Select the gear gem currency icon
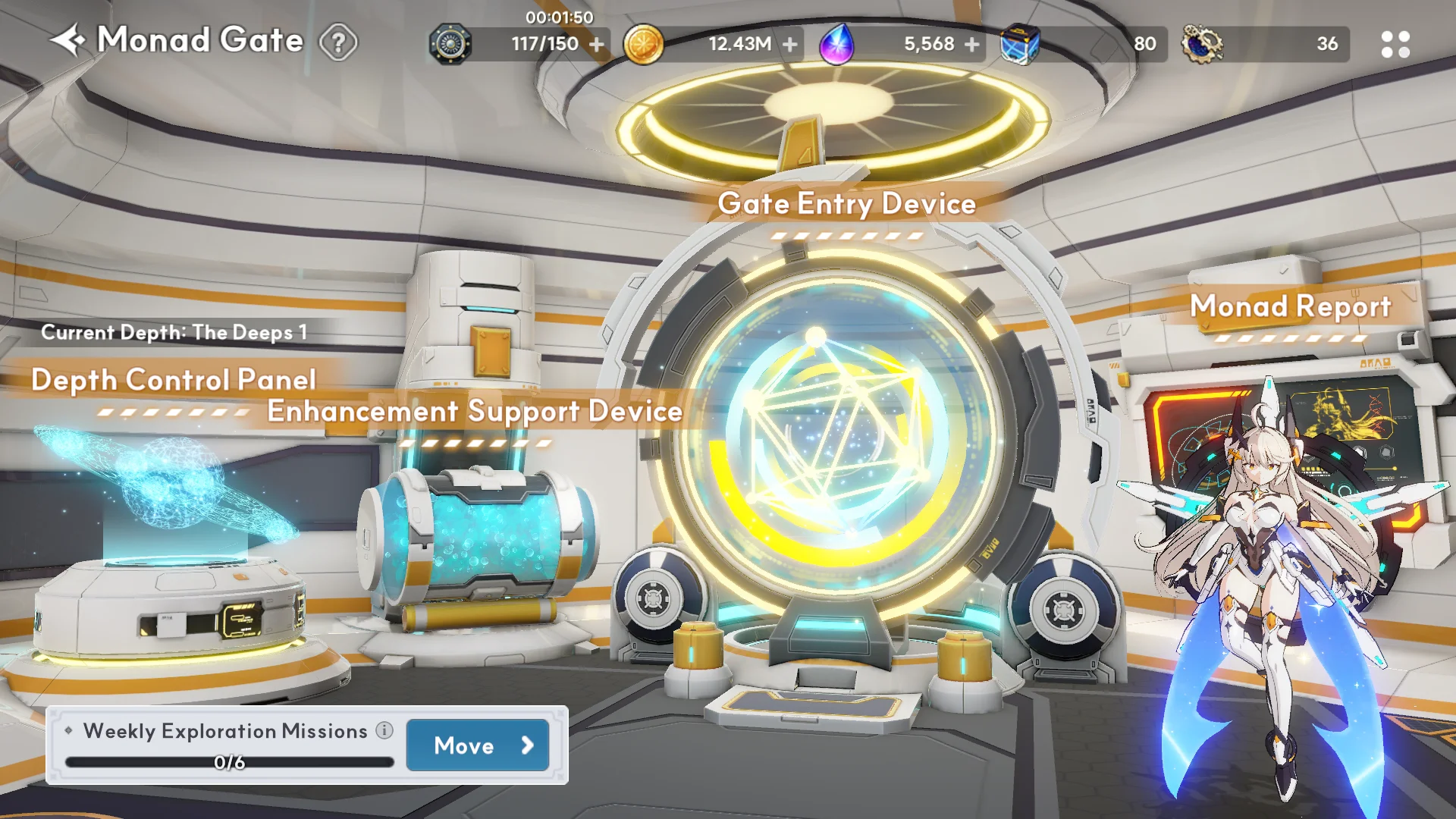Screen dimensions: 1456x819 (x=1202, y=45)
